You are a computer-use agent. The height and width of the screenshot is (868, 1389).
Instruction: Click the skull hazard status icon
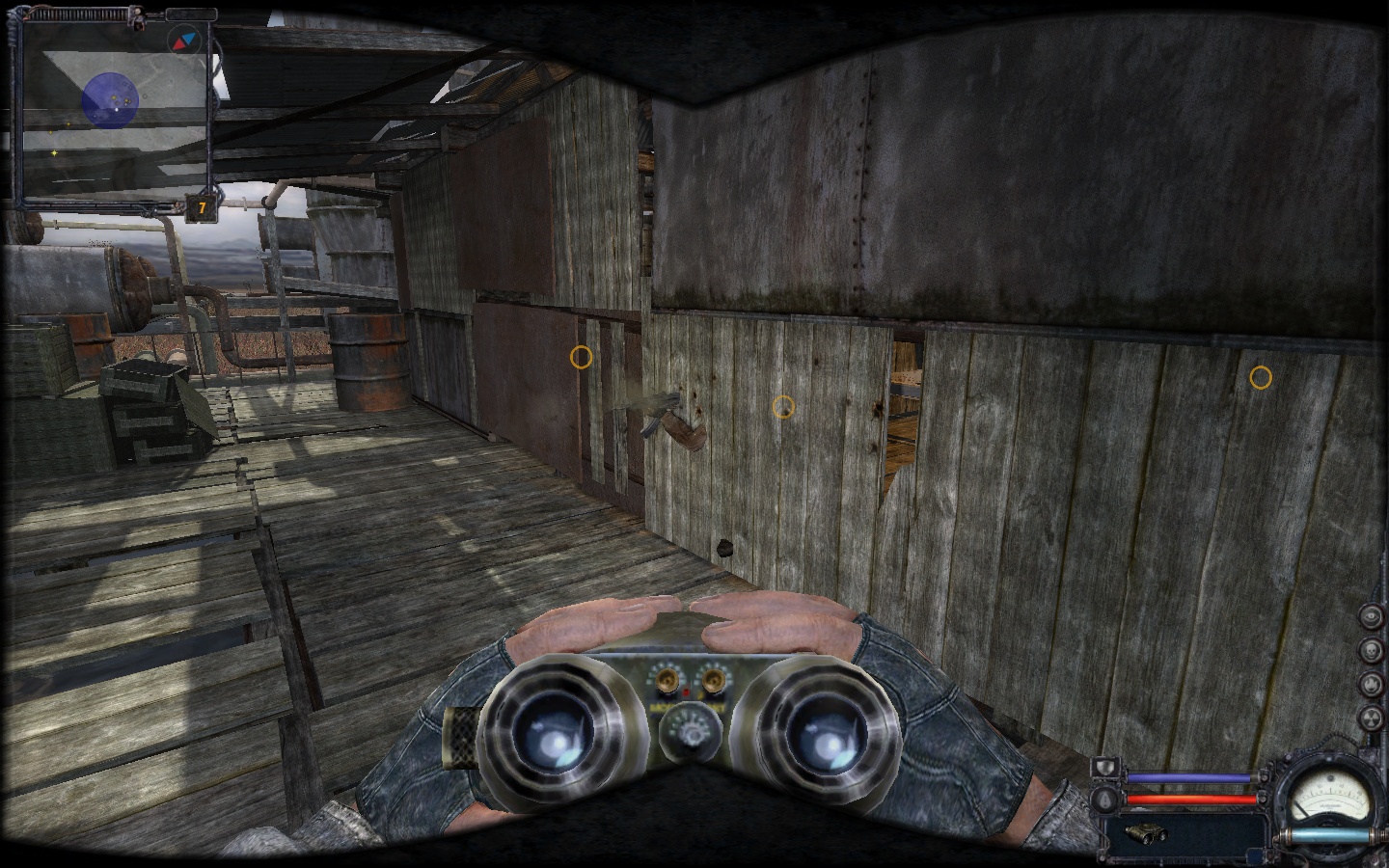point(1371,650)
